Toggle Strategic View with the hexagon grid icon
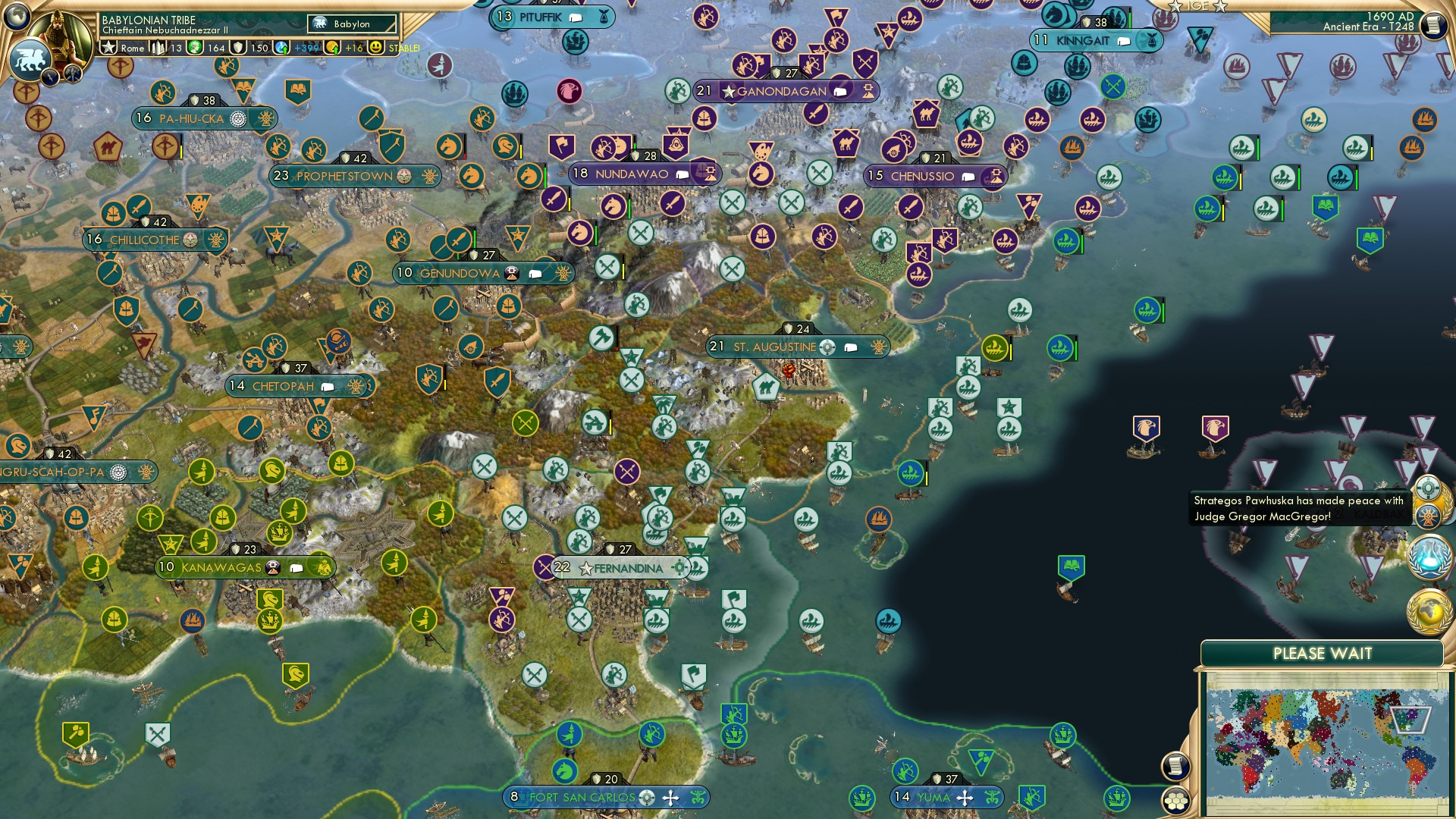The image size is (1456, 819). pyautogui.click(x=1174, y=802)
